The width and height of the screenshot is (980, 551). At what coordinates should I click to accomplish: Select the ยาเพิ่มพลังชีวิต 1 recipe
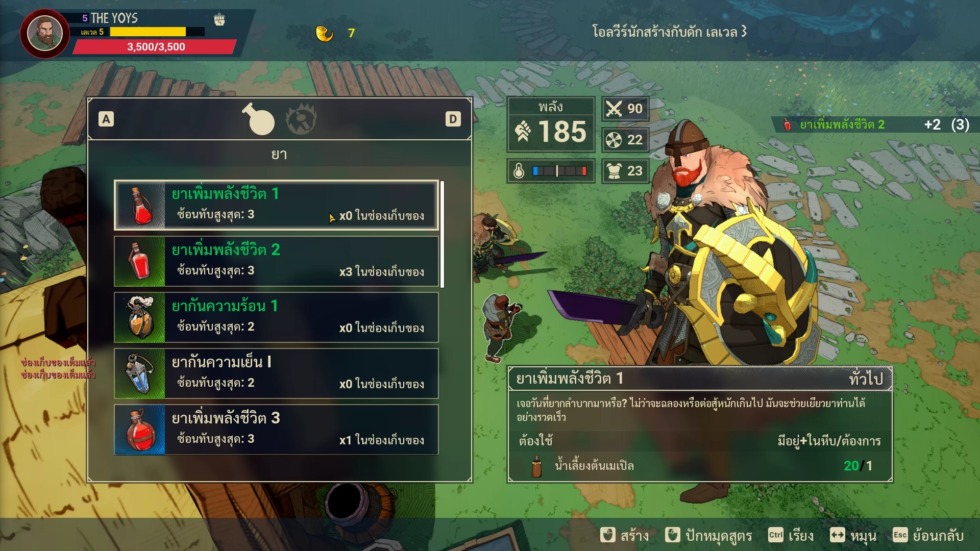click(x=276, y=205)
